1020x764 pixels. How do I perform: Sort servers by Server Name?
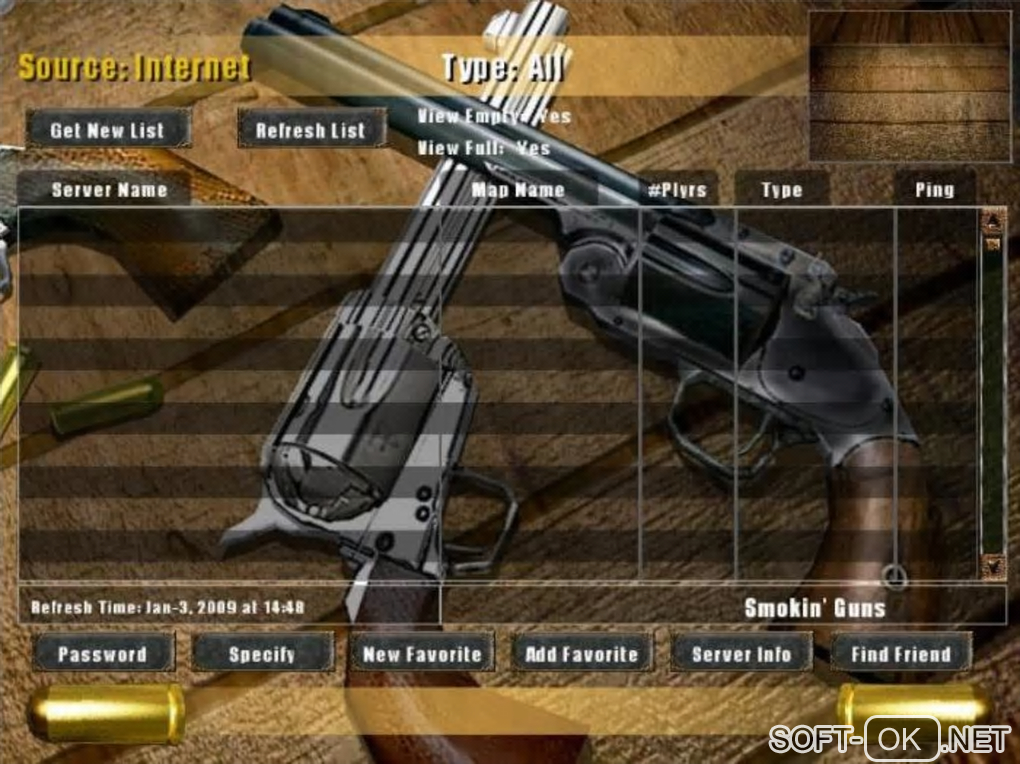click(109, 189)
